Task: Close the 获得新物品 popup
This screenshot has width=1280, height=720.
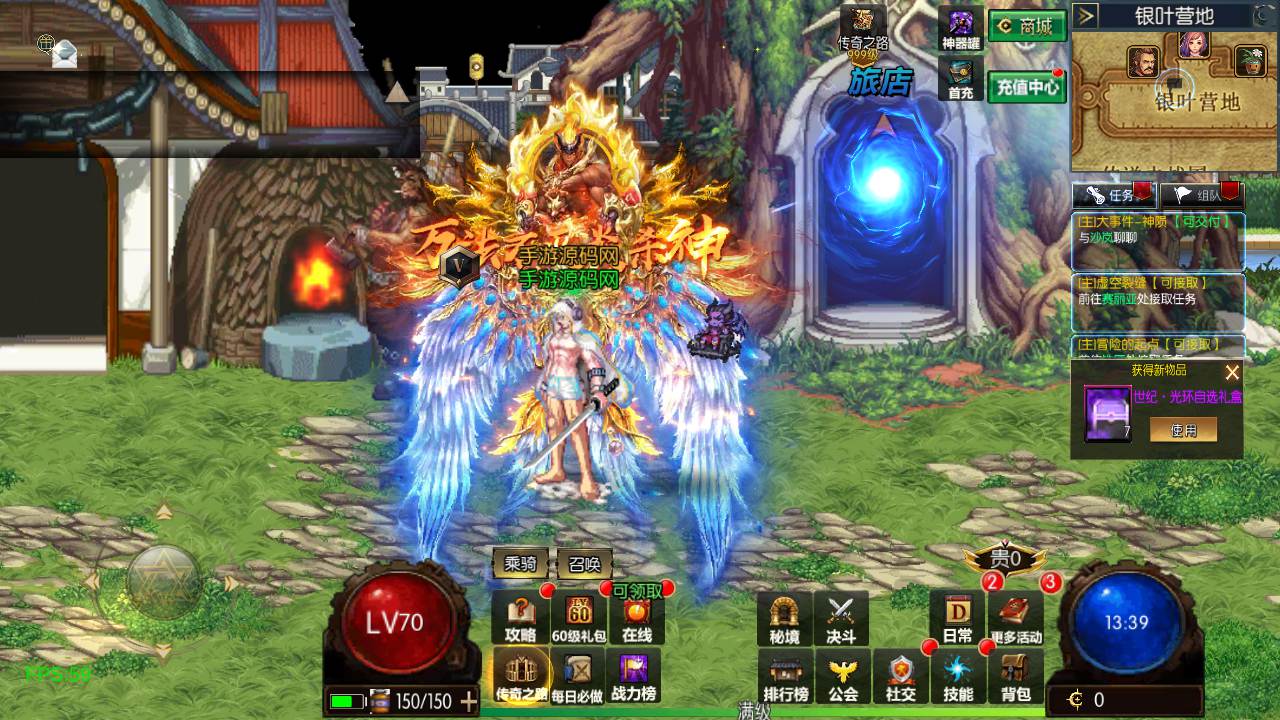Action: (1232, 372)
